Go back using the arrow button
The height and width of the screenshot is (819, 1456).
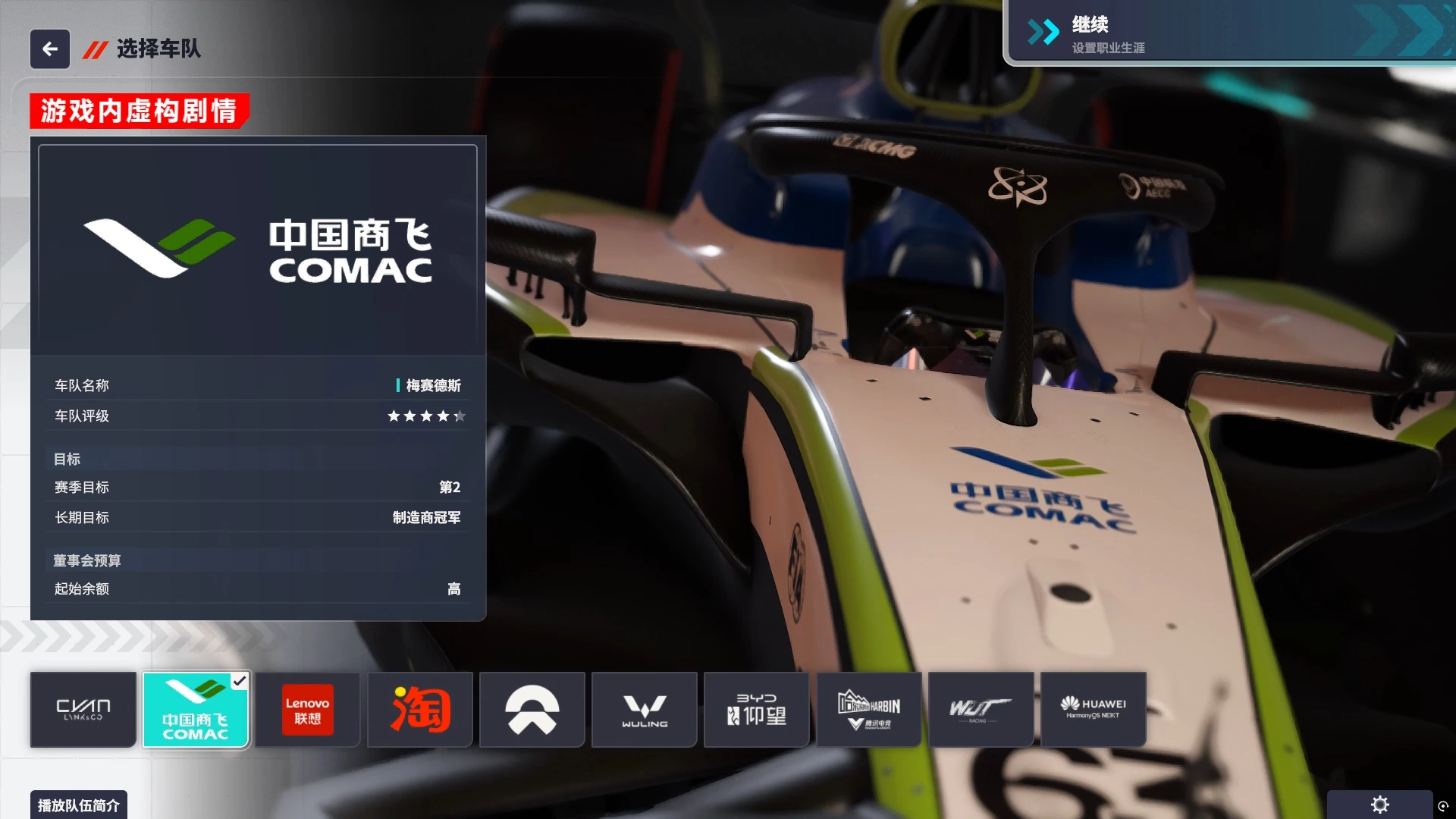point(50,49)
